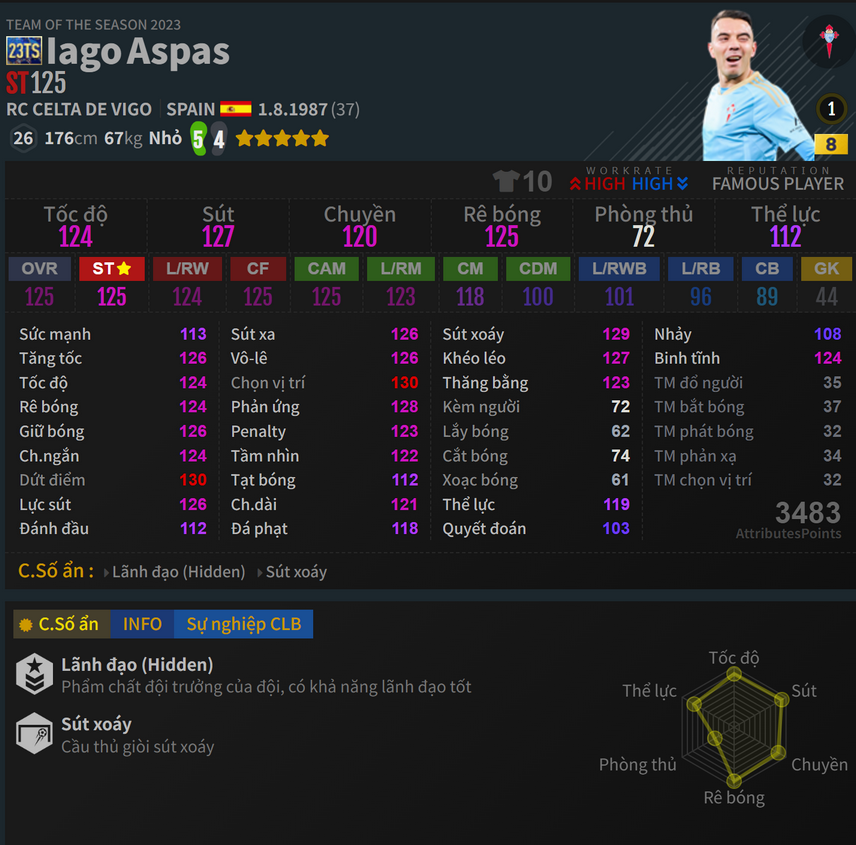Pick the CDM position badge
856x845 pixels.
click(x=538, y=269)
